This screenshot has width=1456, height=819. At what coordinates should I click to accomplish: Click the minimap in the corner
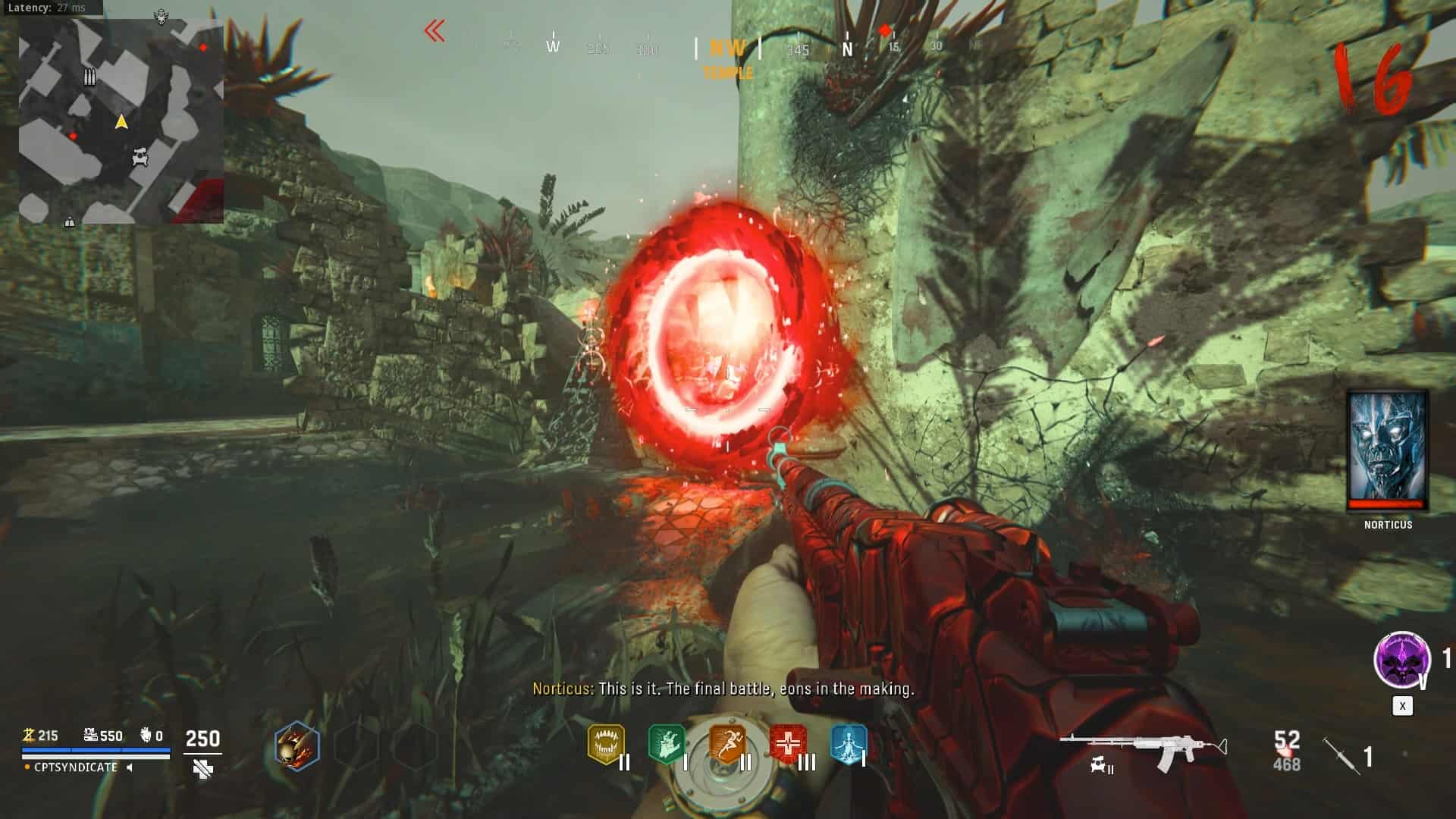[121, 121]
